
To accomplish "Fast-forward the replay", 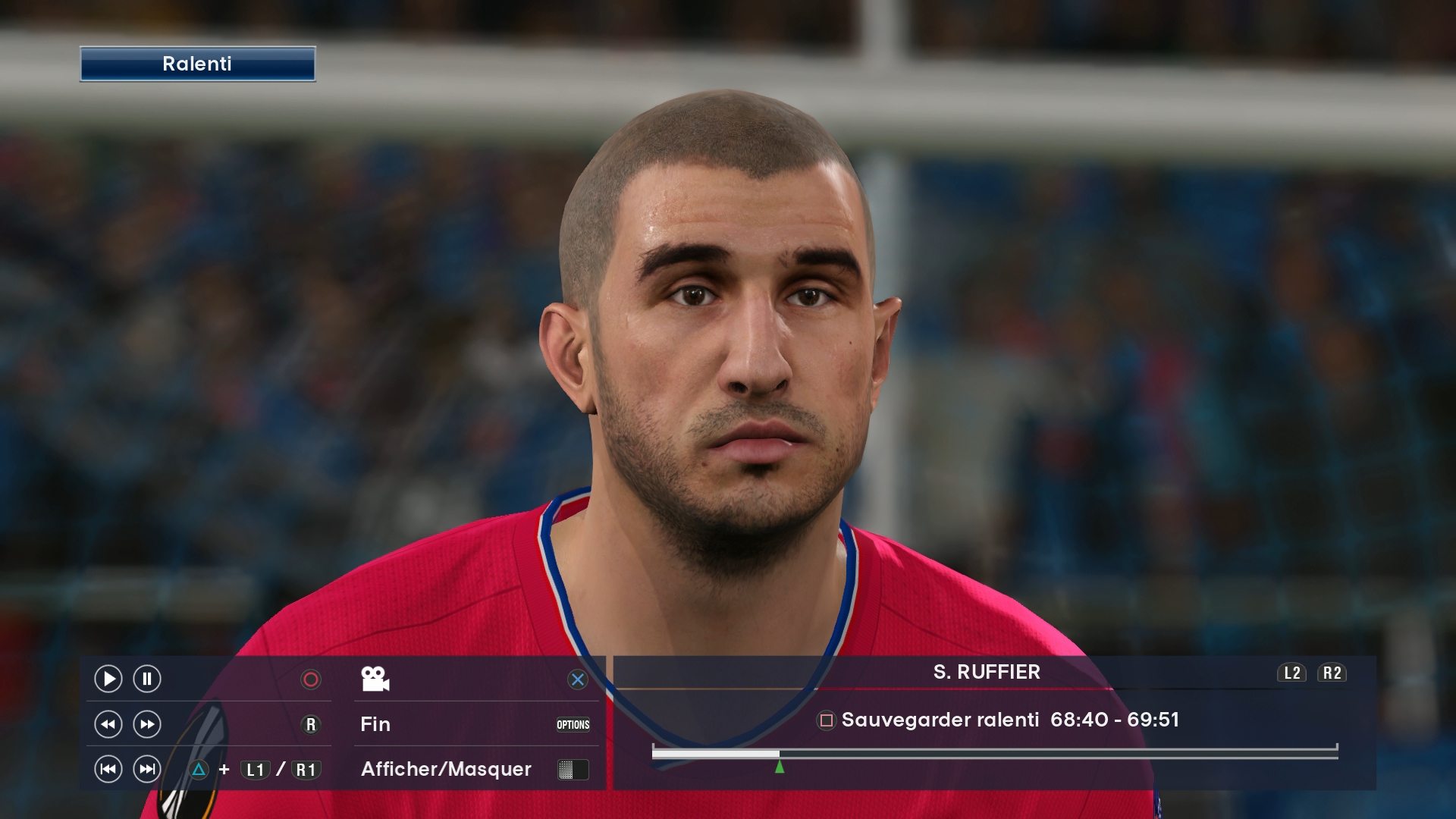I will coord(145,724).
